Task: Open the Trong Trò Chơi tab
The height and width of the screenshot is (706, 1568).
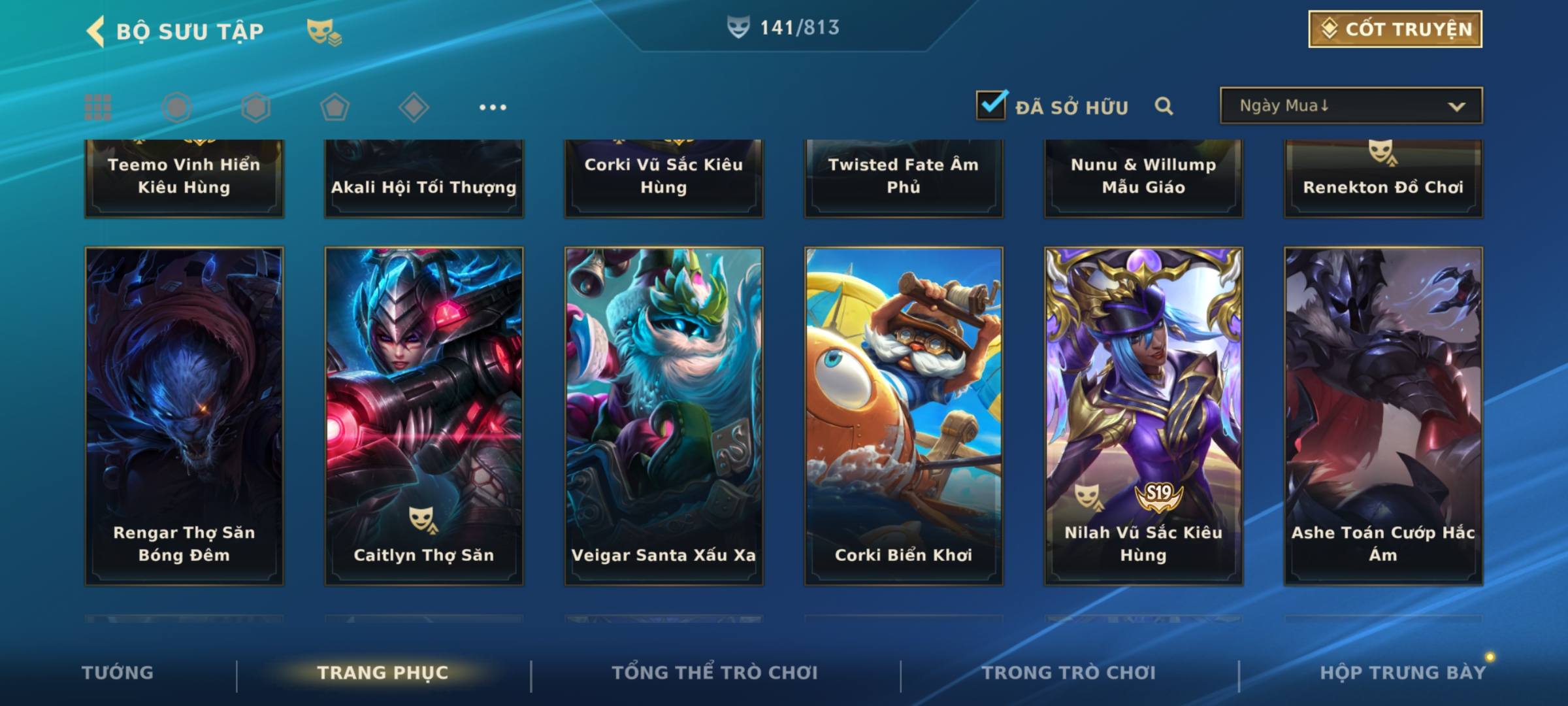Action: (1069, 673)
